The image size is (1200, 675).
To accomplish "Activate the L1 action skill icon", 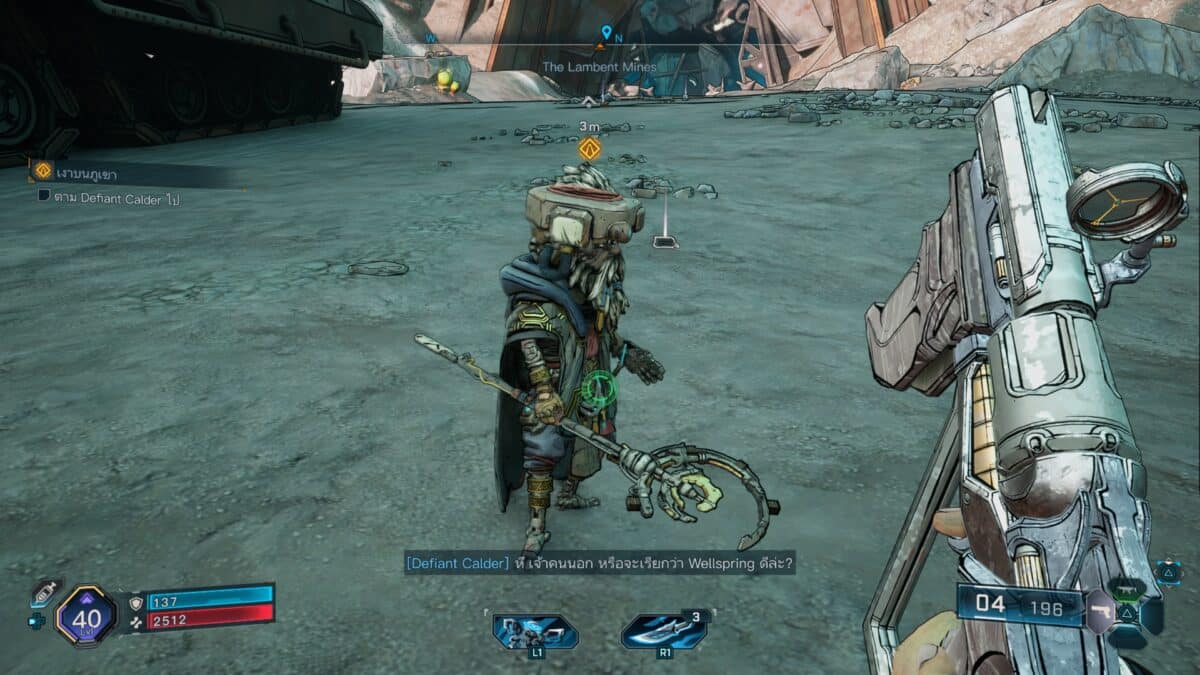I will [535, 632].
